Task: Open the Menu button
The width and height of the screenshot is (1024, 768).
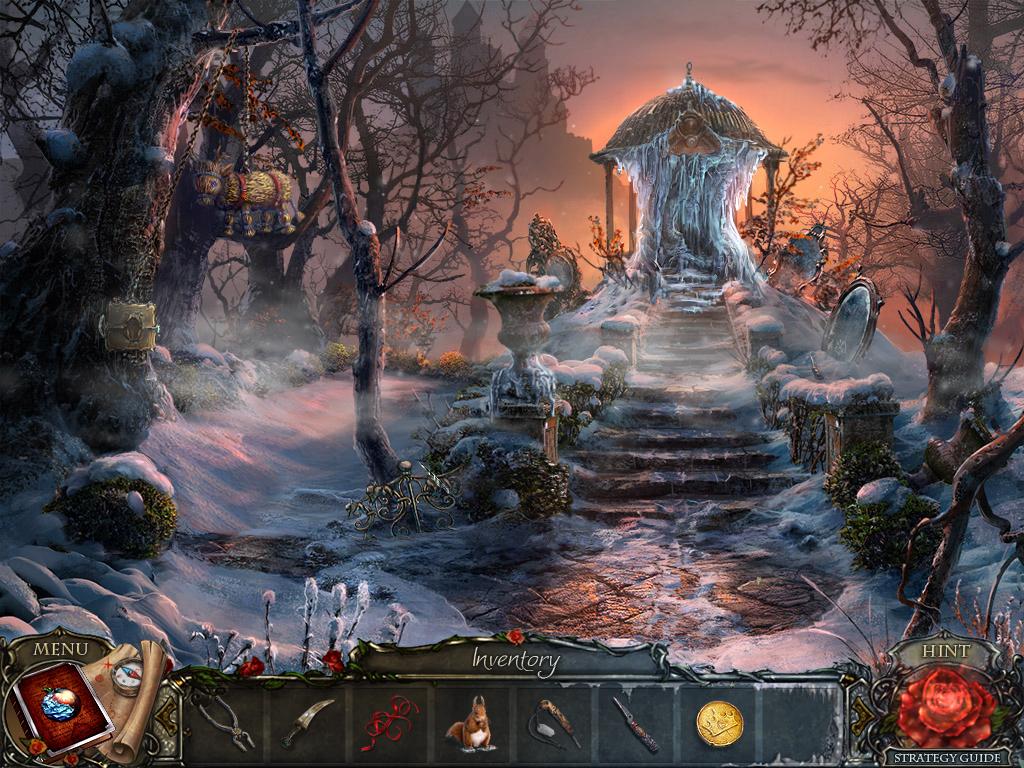Action: pos(60,649)
